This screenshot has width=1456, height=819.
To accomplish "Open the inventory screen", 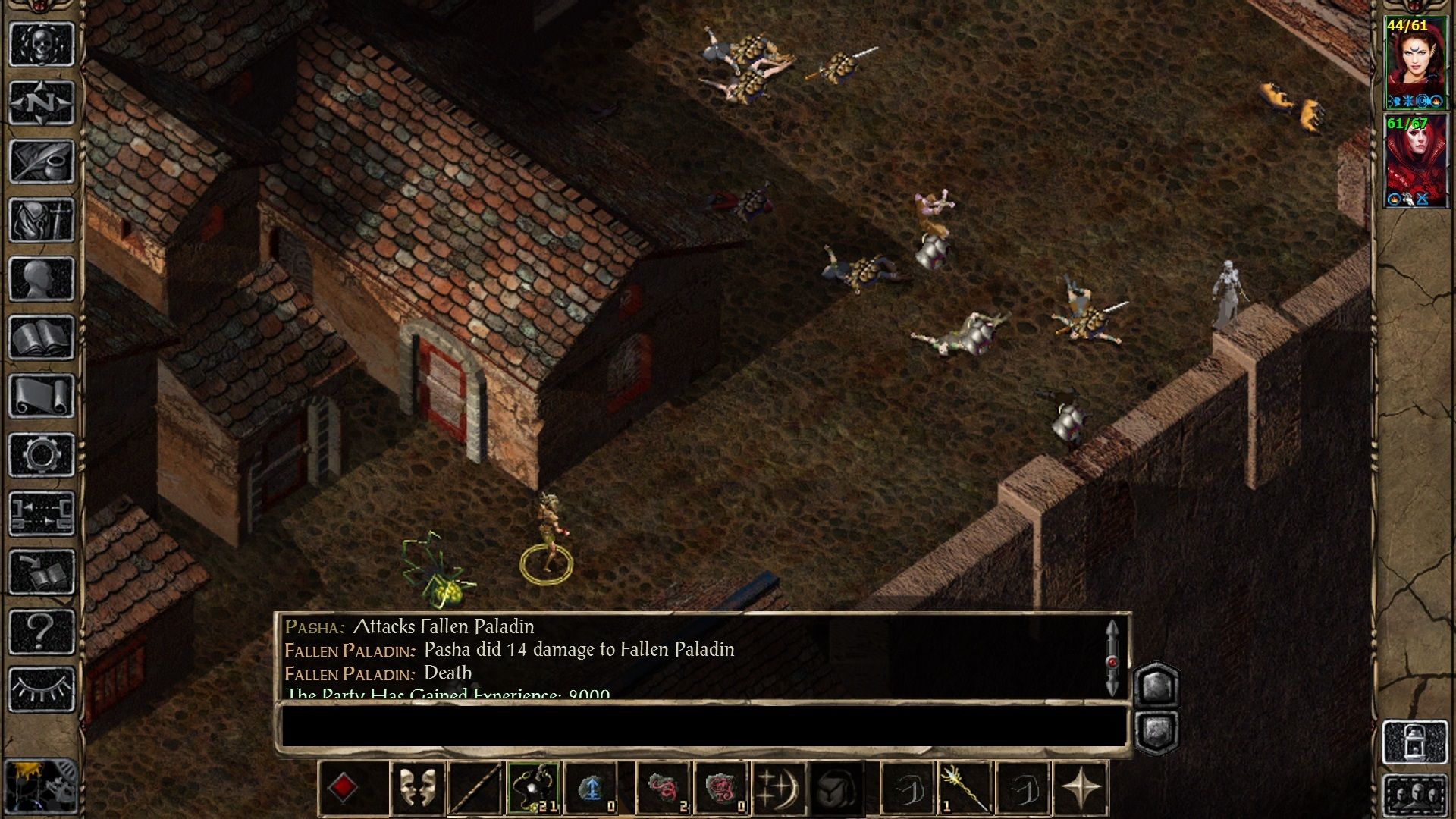I will [x=42, y=221].
